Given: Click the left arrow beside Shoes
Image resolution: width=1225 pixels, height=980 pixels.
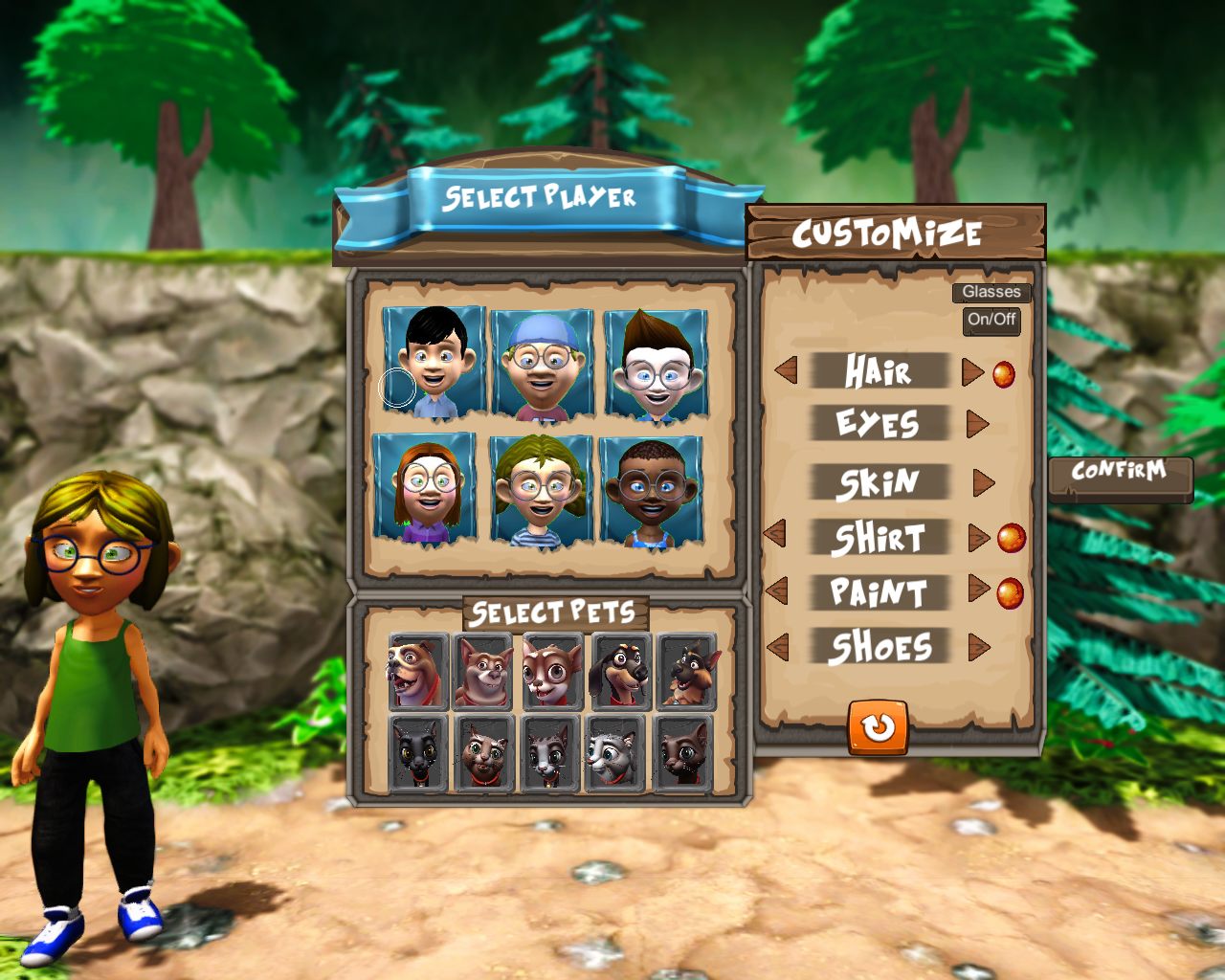Looking at the screenshot, I should pyautogui.click(x=777, y=647).
